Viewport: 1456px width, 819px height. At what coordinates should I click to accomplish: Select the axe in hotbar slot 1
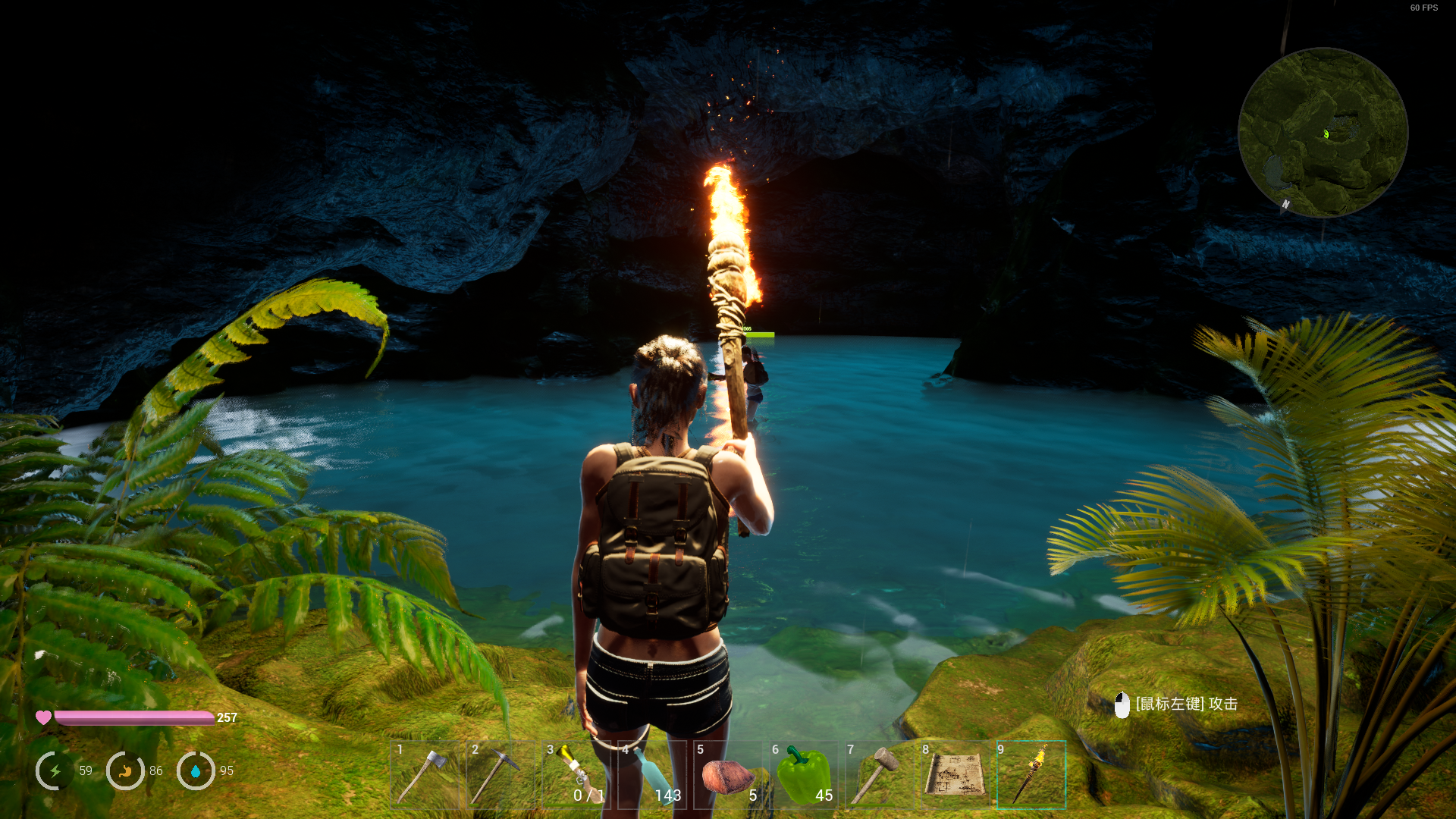tap(425, 775)
